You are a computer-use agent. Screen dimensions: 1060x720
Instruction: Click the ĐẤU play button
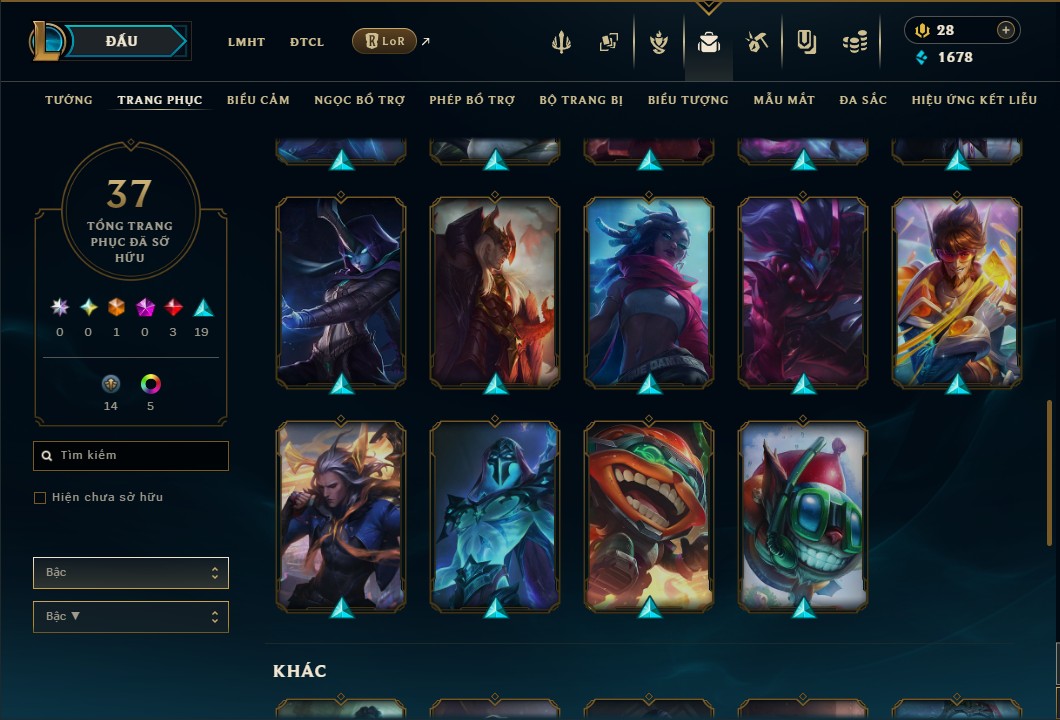[x=122, y=41]
